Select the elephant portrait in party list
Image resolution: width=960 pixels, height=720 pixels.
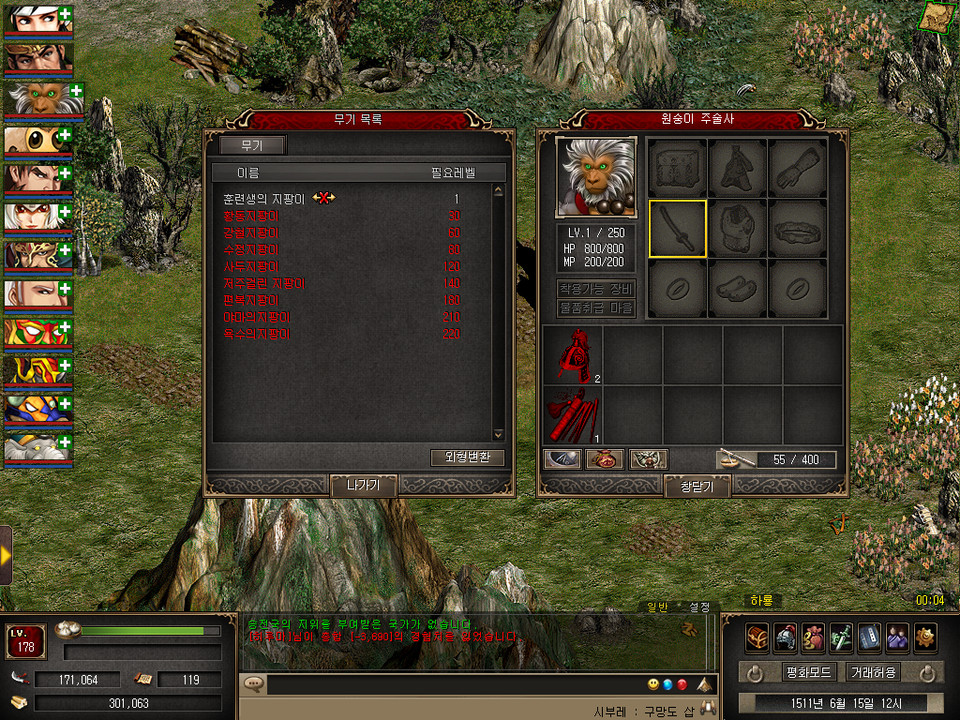(38, 447)
